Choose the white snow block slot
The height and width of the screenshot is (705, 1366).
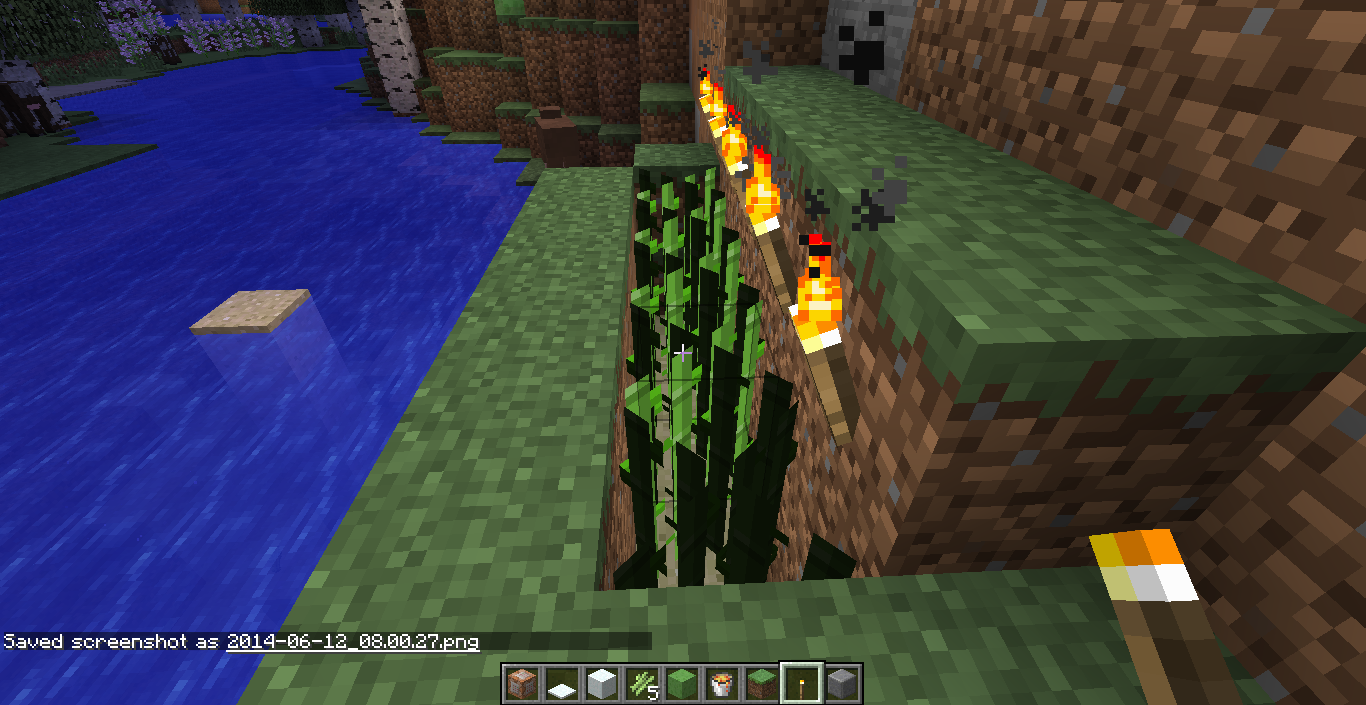point(601,683)
